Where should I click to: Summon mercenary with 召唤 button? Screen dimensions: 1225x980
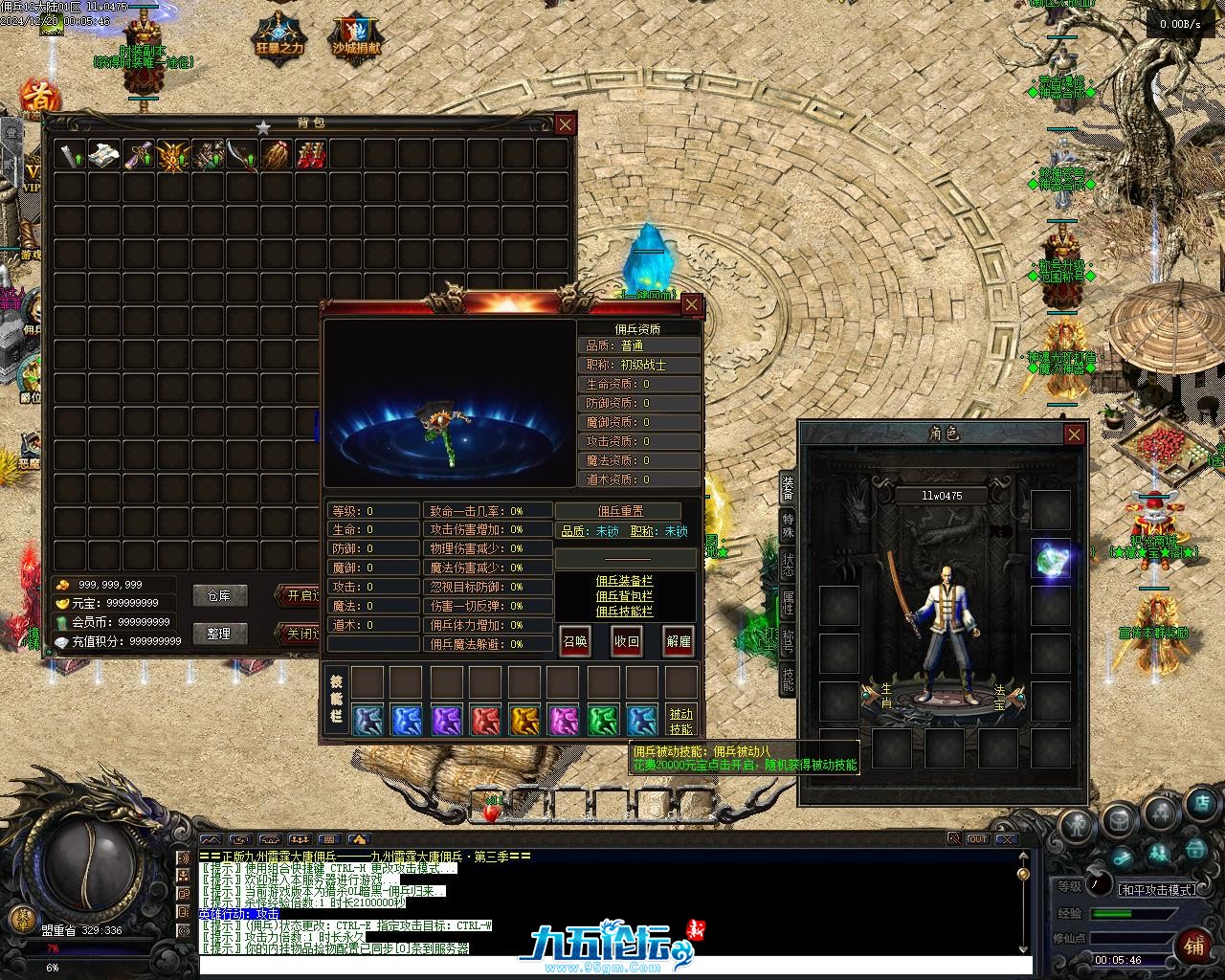[575, 641]
